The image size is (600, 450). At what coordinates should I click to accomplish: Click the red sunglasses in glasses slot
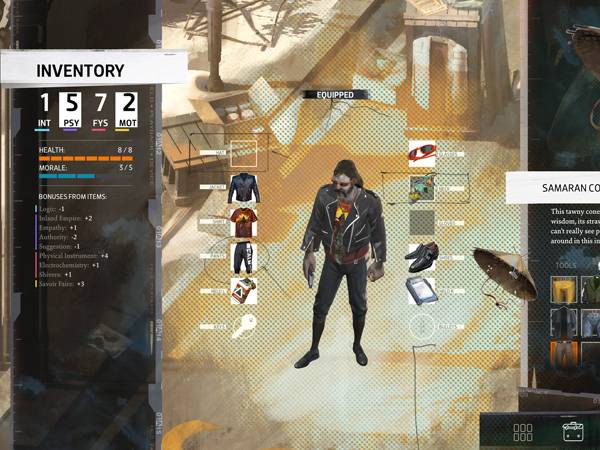pos(422,153)
